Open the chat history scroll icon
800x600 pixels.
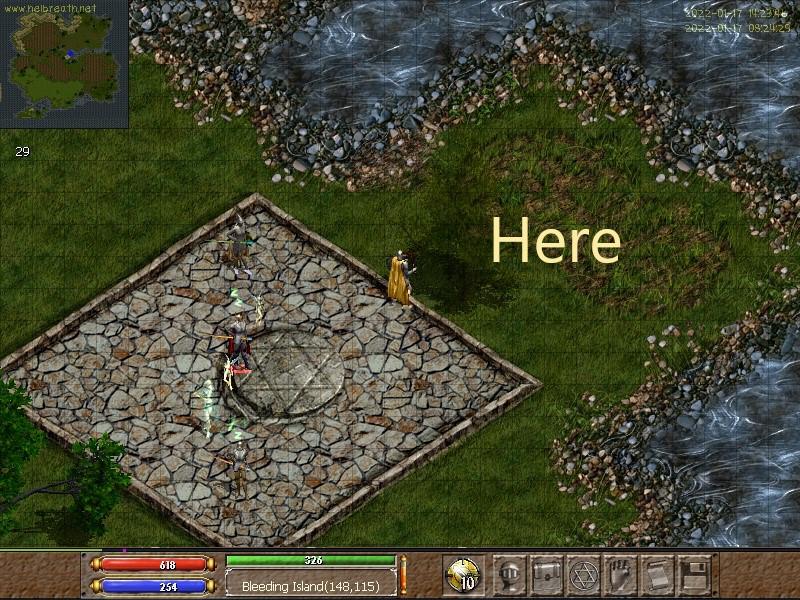(656, 574)
